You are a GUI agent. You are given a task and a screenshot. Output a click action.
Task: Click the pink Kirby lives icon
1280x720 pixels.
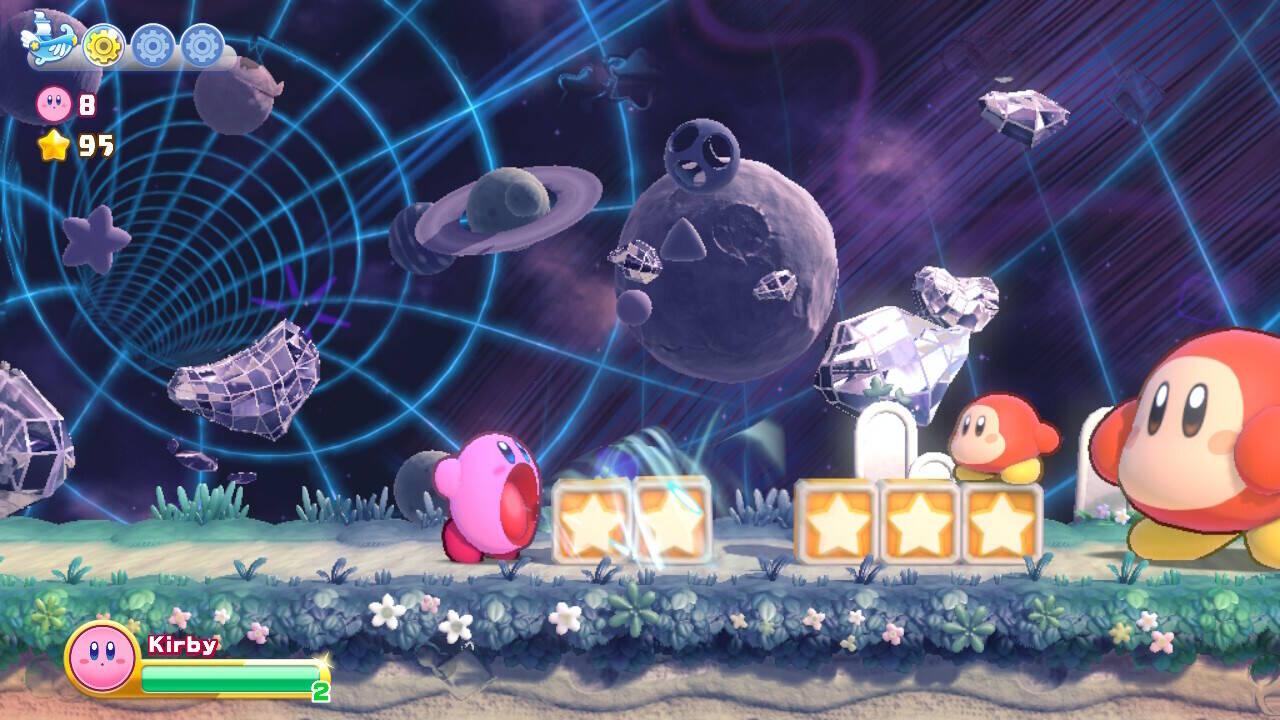53,103
